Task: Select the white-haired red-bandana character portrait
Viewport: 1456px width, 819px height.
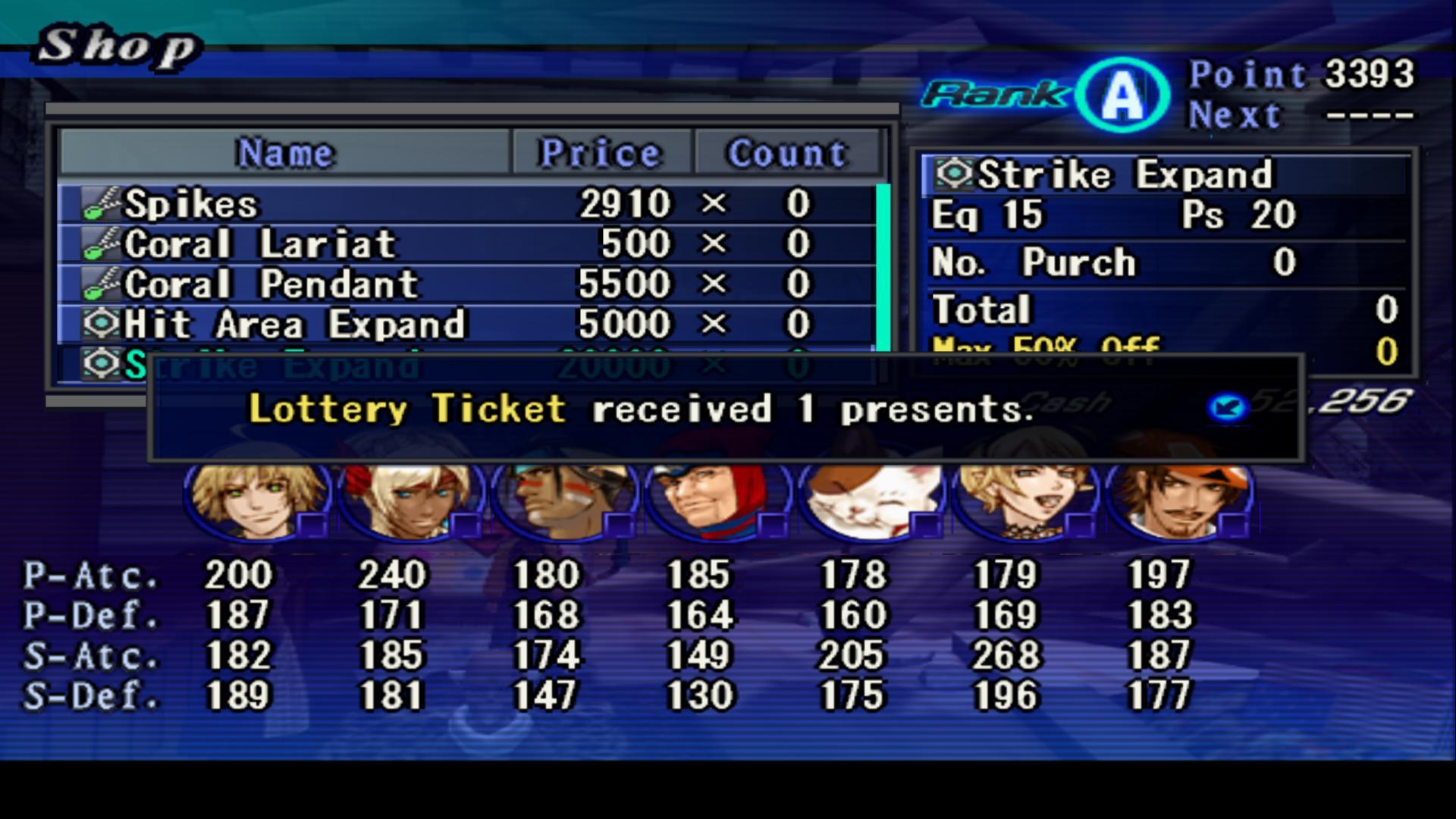Action: click(x=410, y=499)
